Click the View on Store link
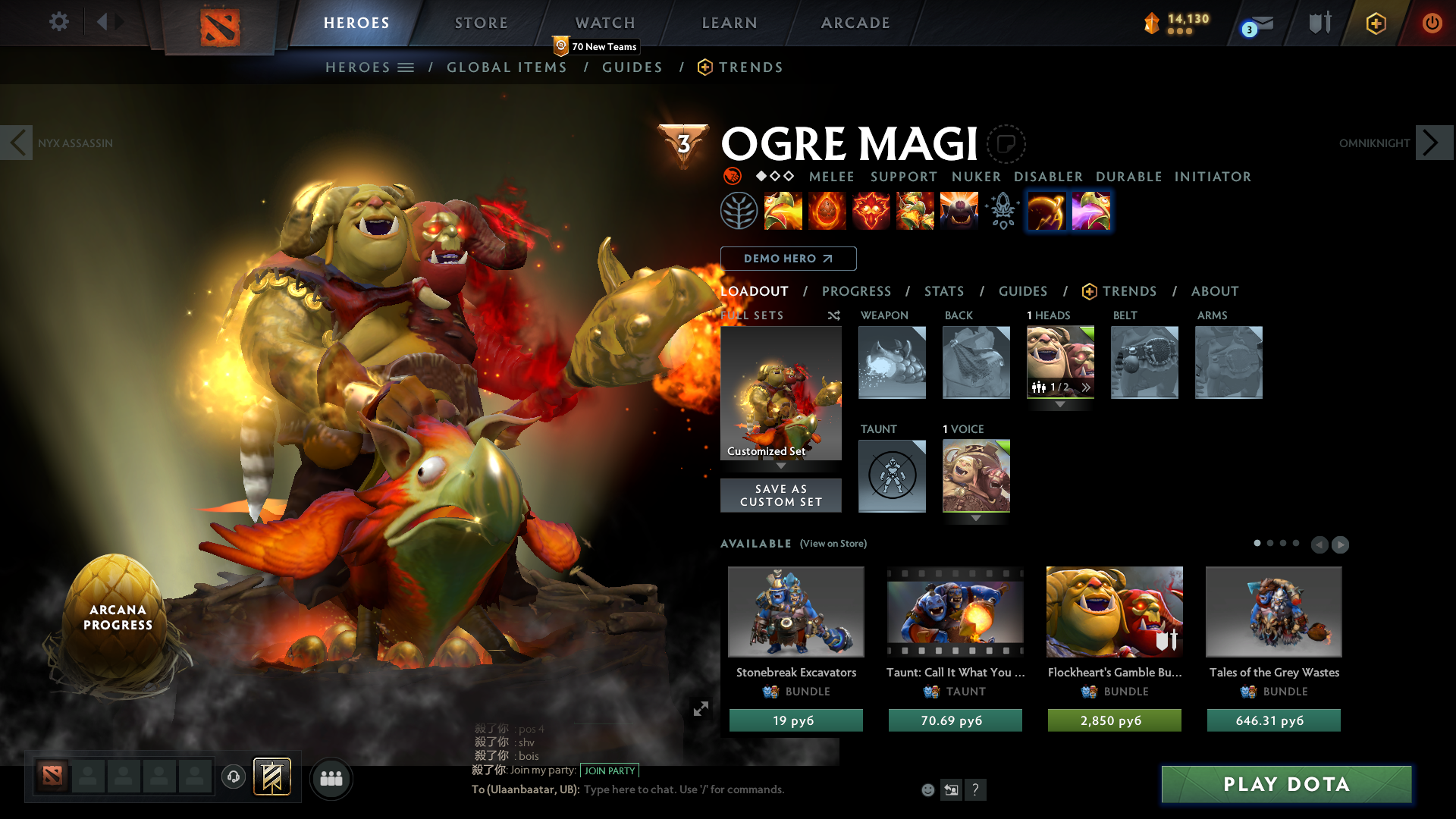 [x=834, y=544]
